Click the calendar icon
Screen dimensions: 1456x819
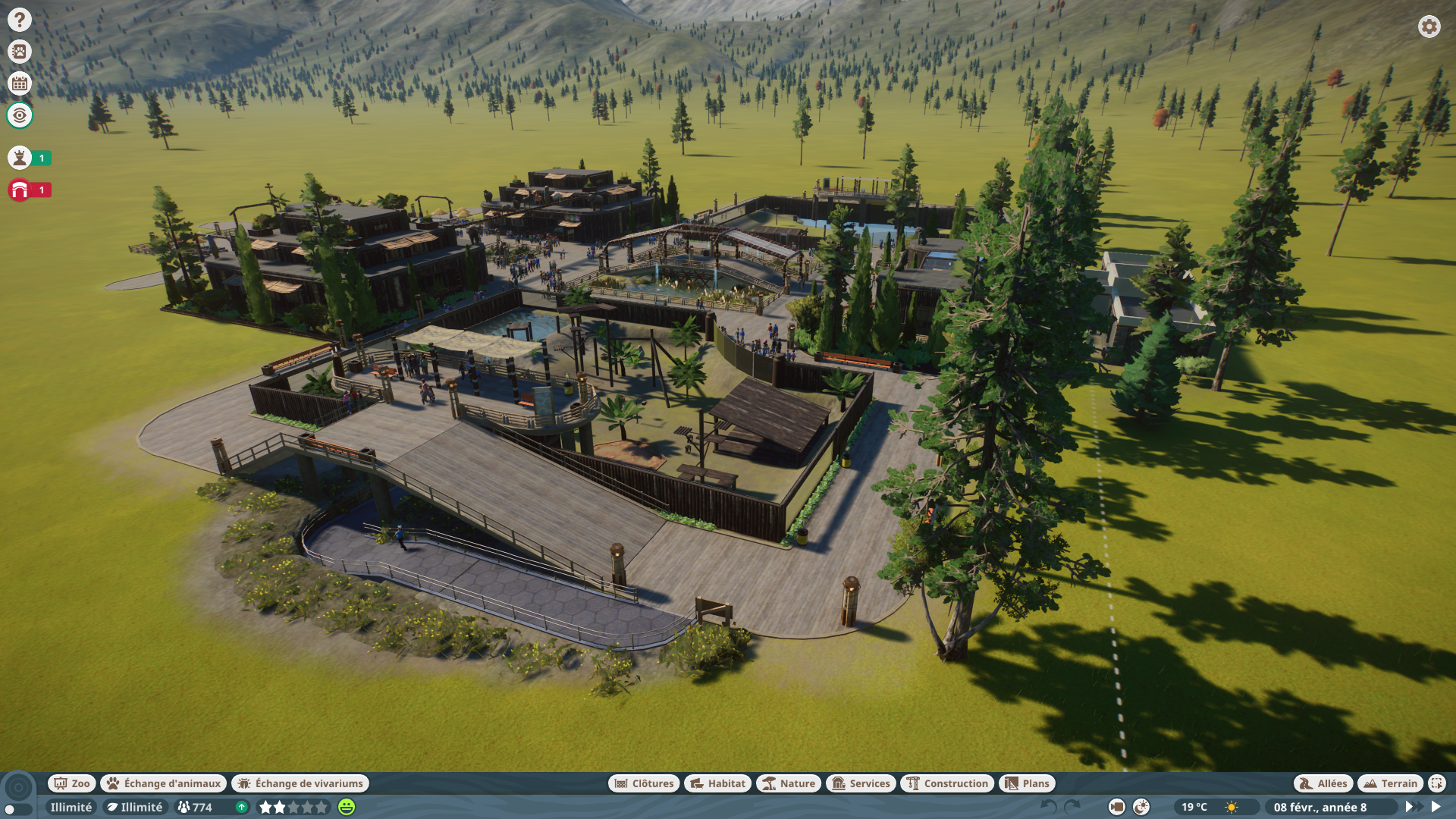tap(20, 83)
